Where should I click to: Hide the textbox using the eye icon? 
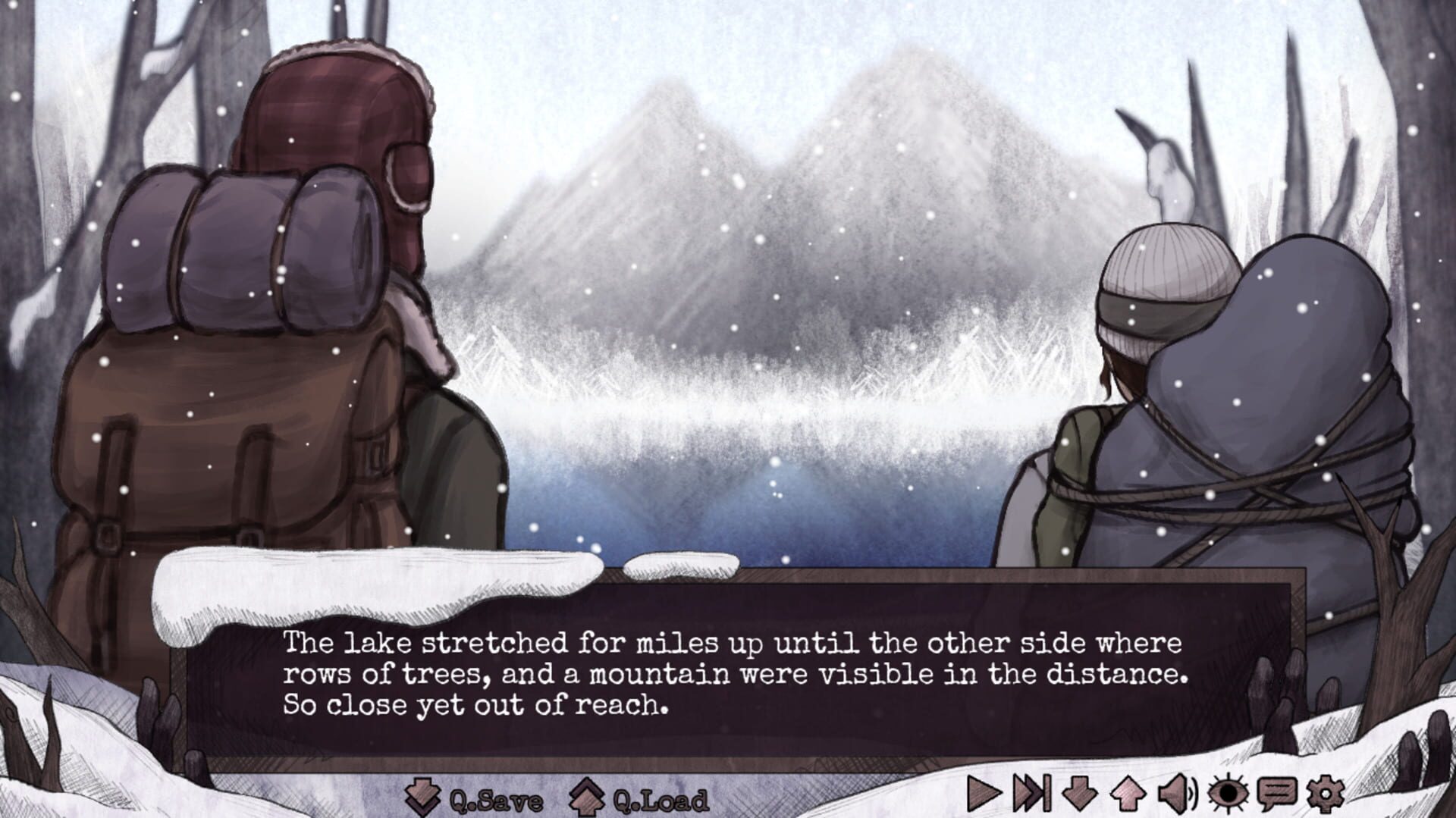(x=1228, y=794)
